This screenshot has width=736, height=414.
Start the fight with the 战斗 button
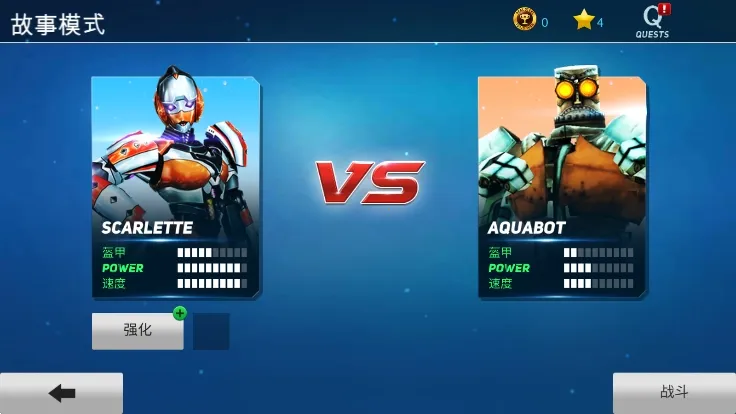coord(673,392)
